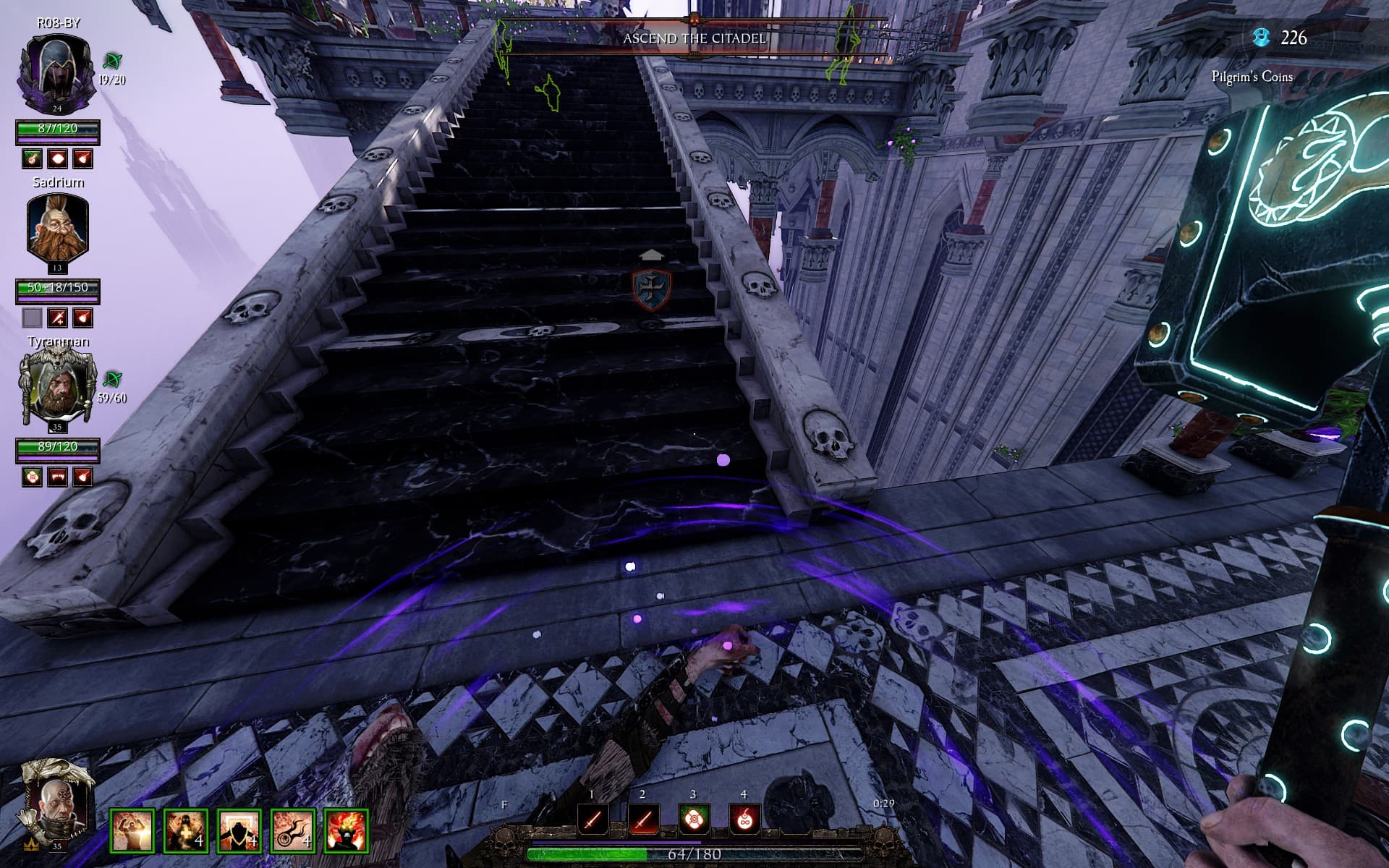This screenshot has height=868, width=1389.
Task: Choose the potion in slot 4
Action: (744, 820)
